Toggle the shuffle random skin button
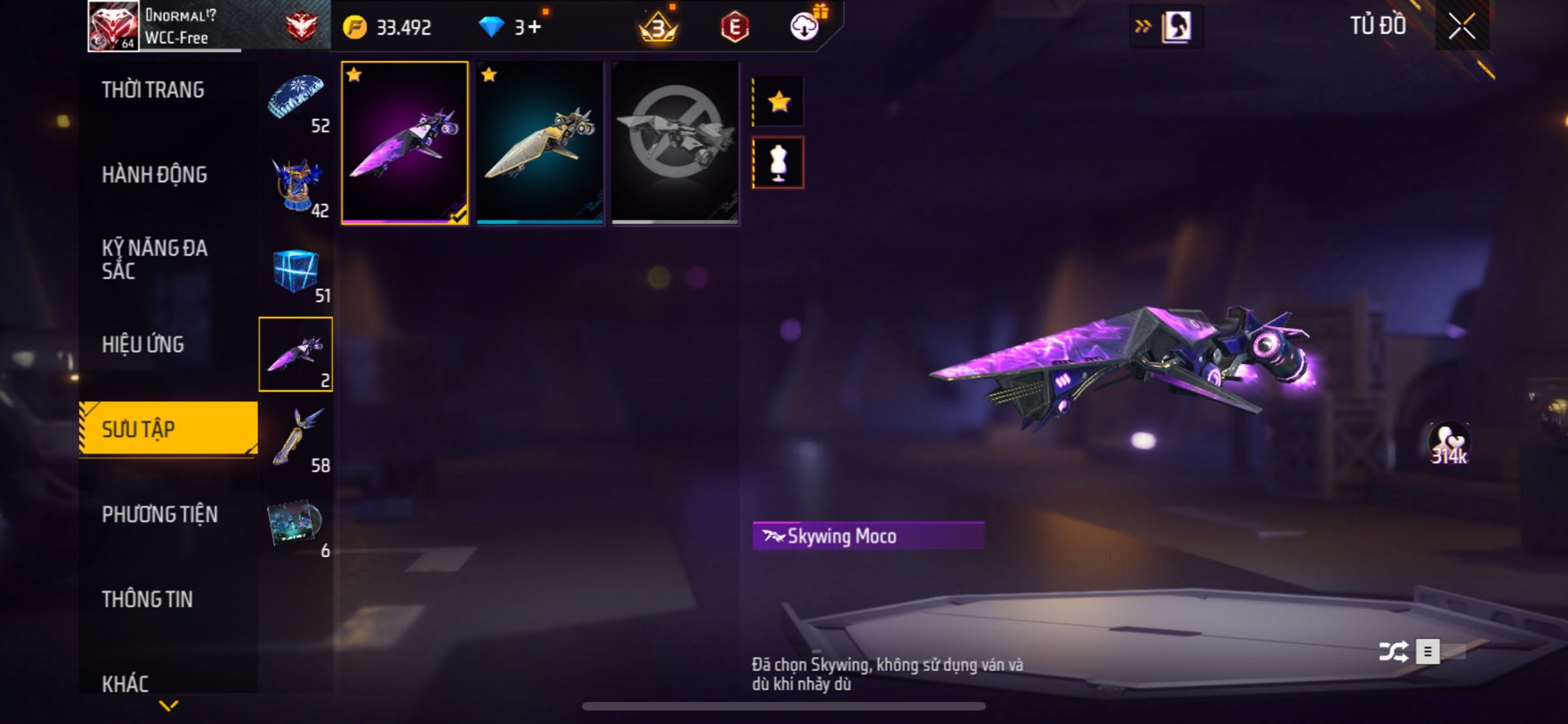The width and height of the screenshot is (1568, 724). 1393,652
